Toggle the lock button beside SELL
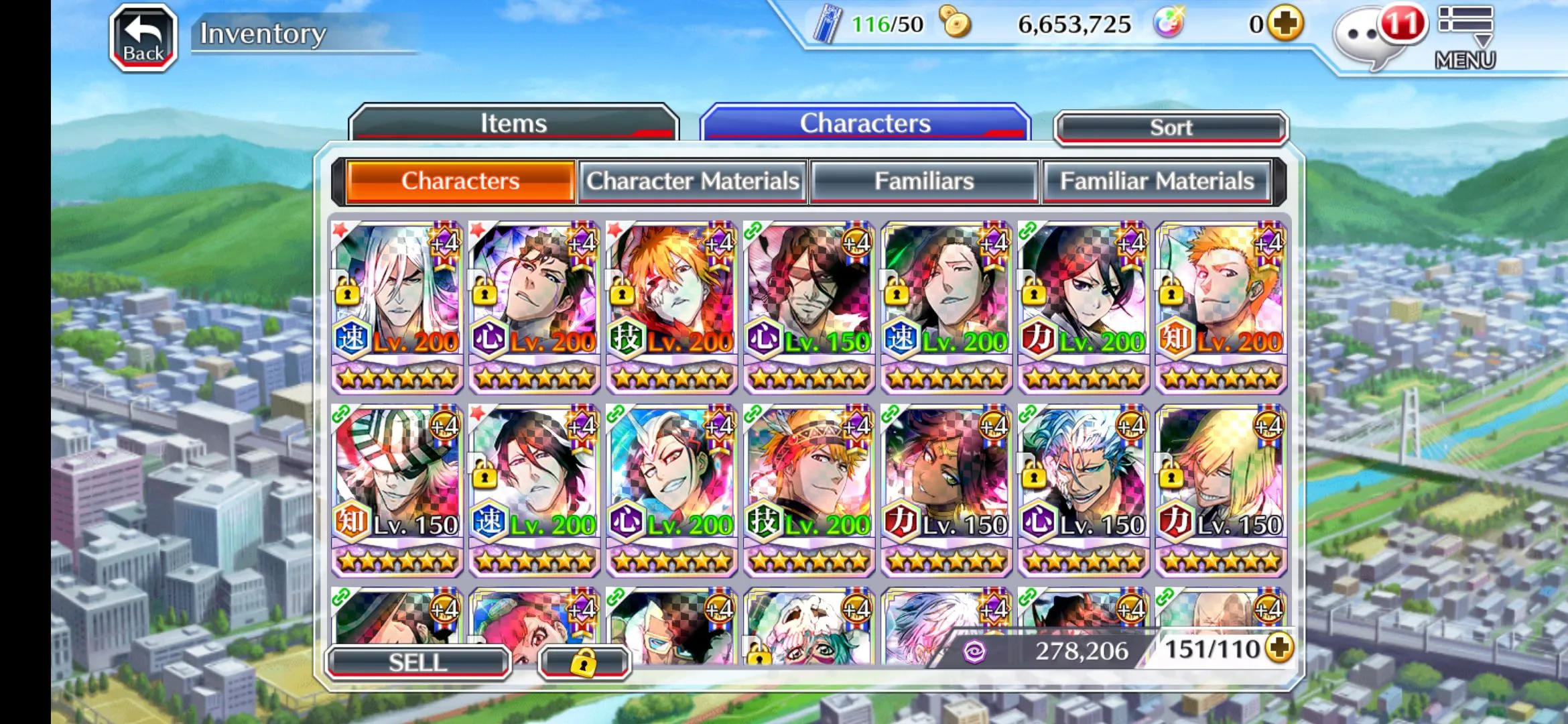This screenshot has height=724, width=1568. coord(584,662)
